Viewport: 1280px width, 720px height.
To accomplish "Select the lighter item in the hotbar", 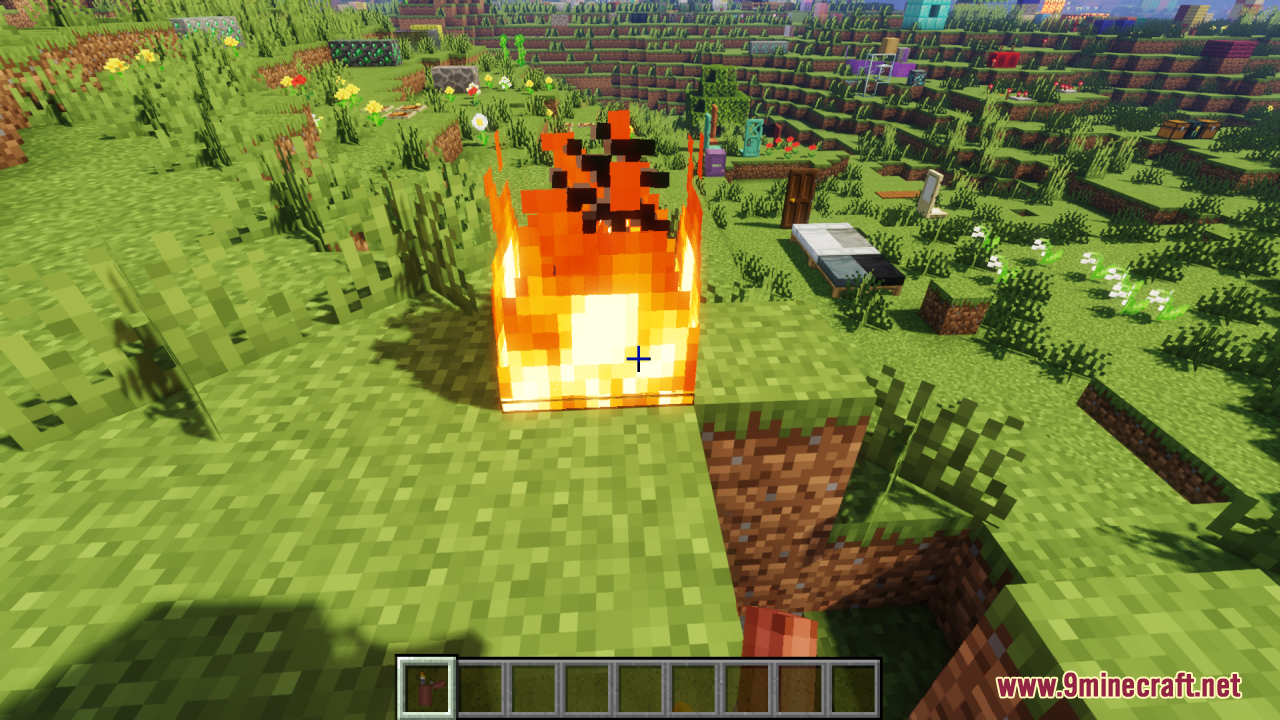I will 428,688.
